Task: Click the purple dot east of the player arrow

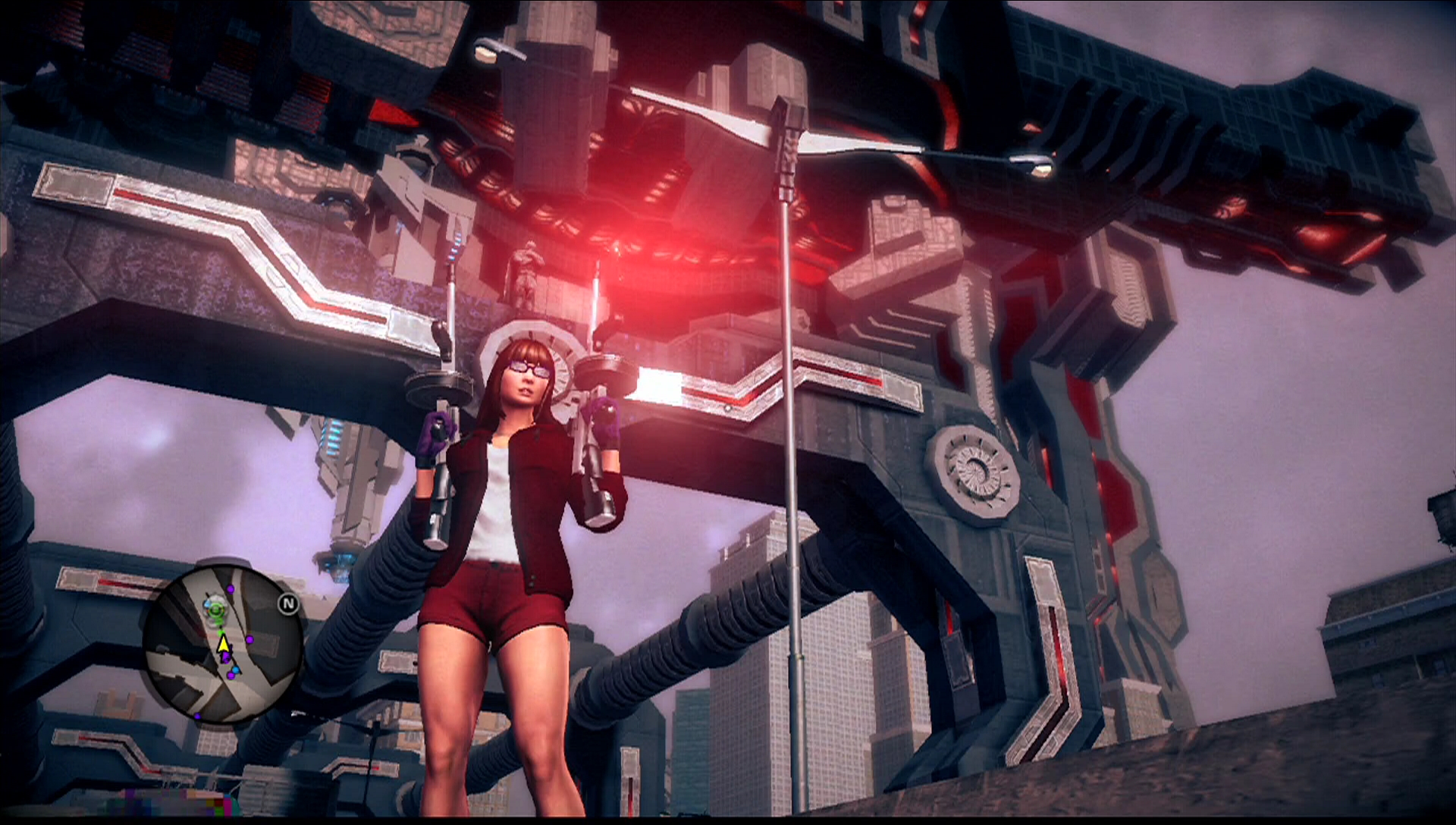Action: (x=249, y=640)
